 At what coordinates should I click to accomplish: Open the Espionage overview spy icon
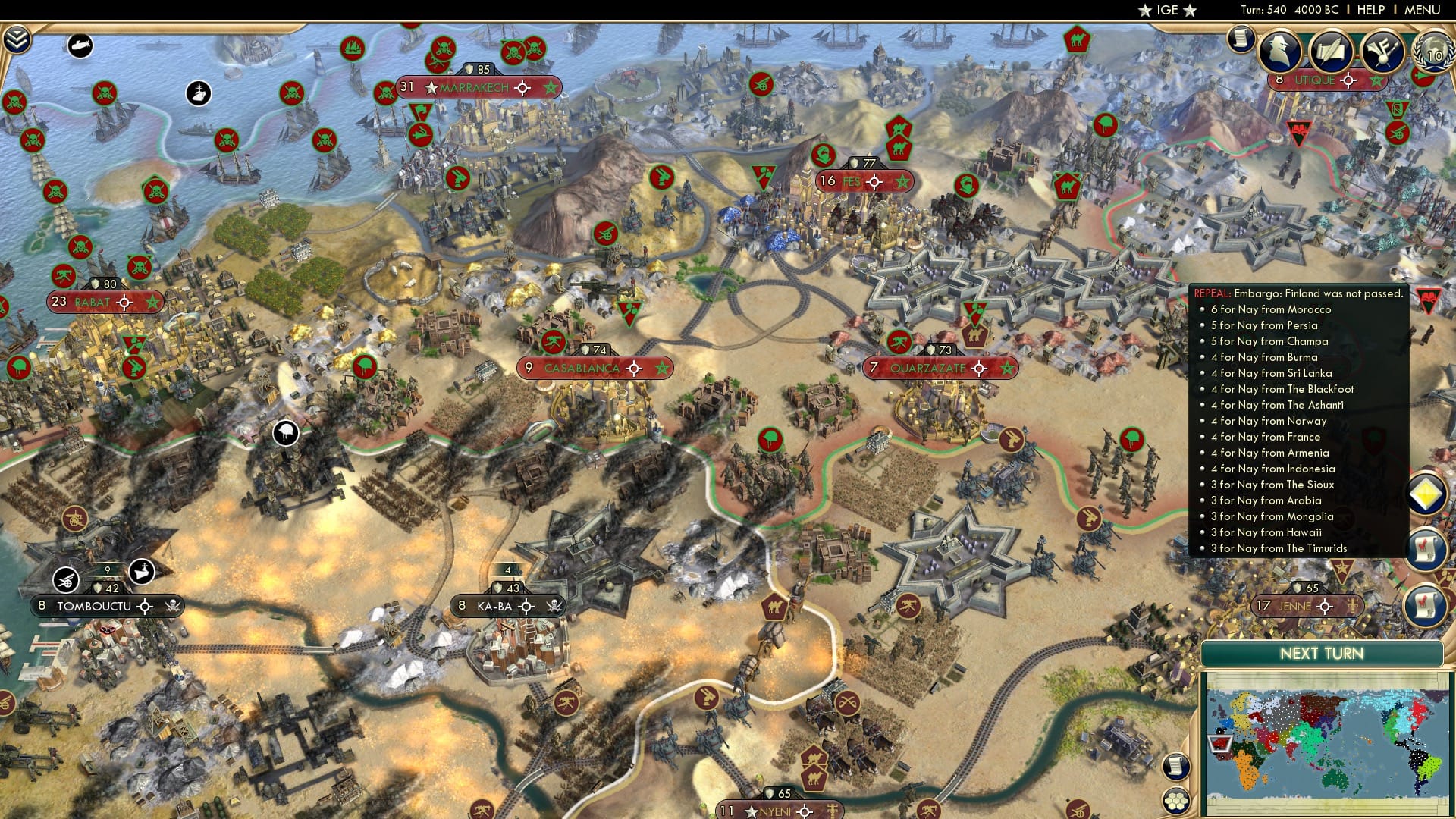click(1279, 50)
